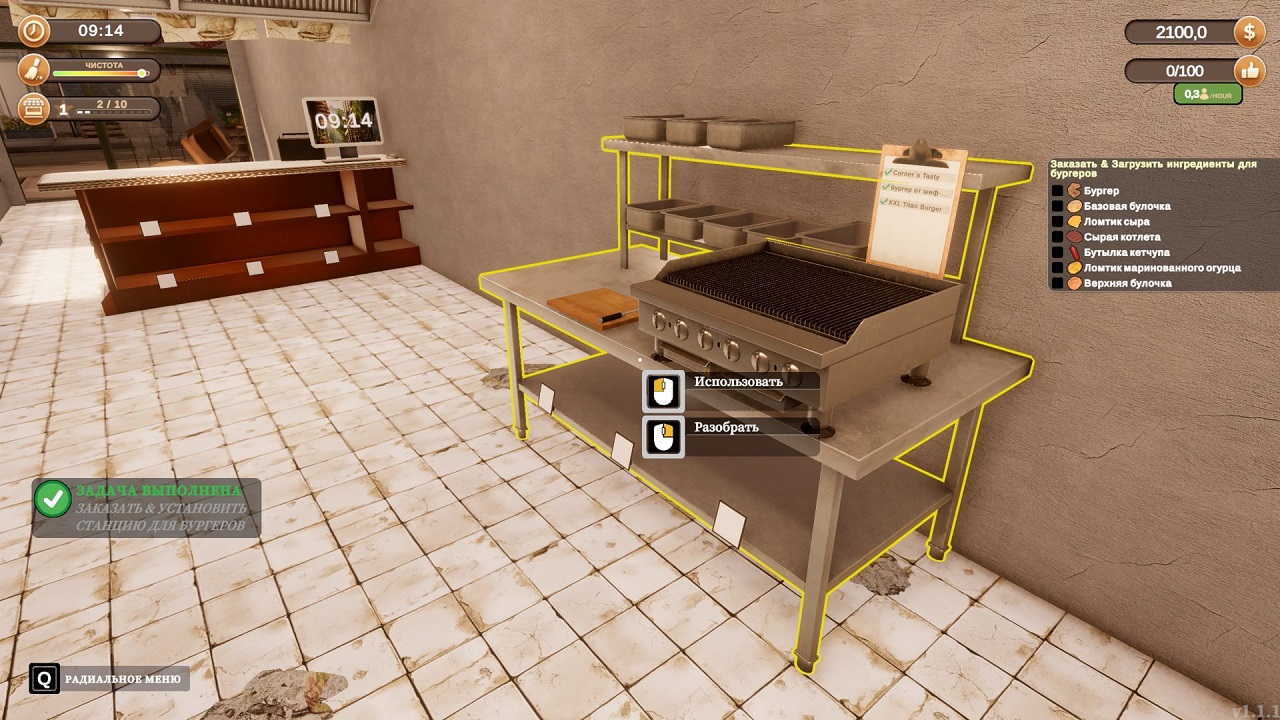Select XXL Titan Burger on the recipe clipboard

click(x=915, y=205)
